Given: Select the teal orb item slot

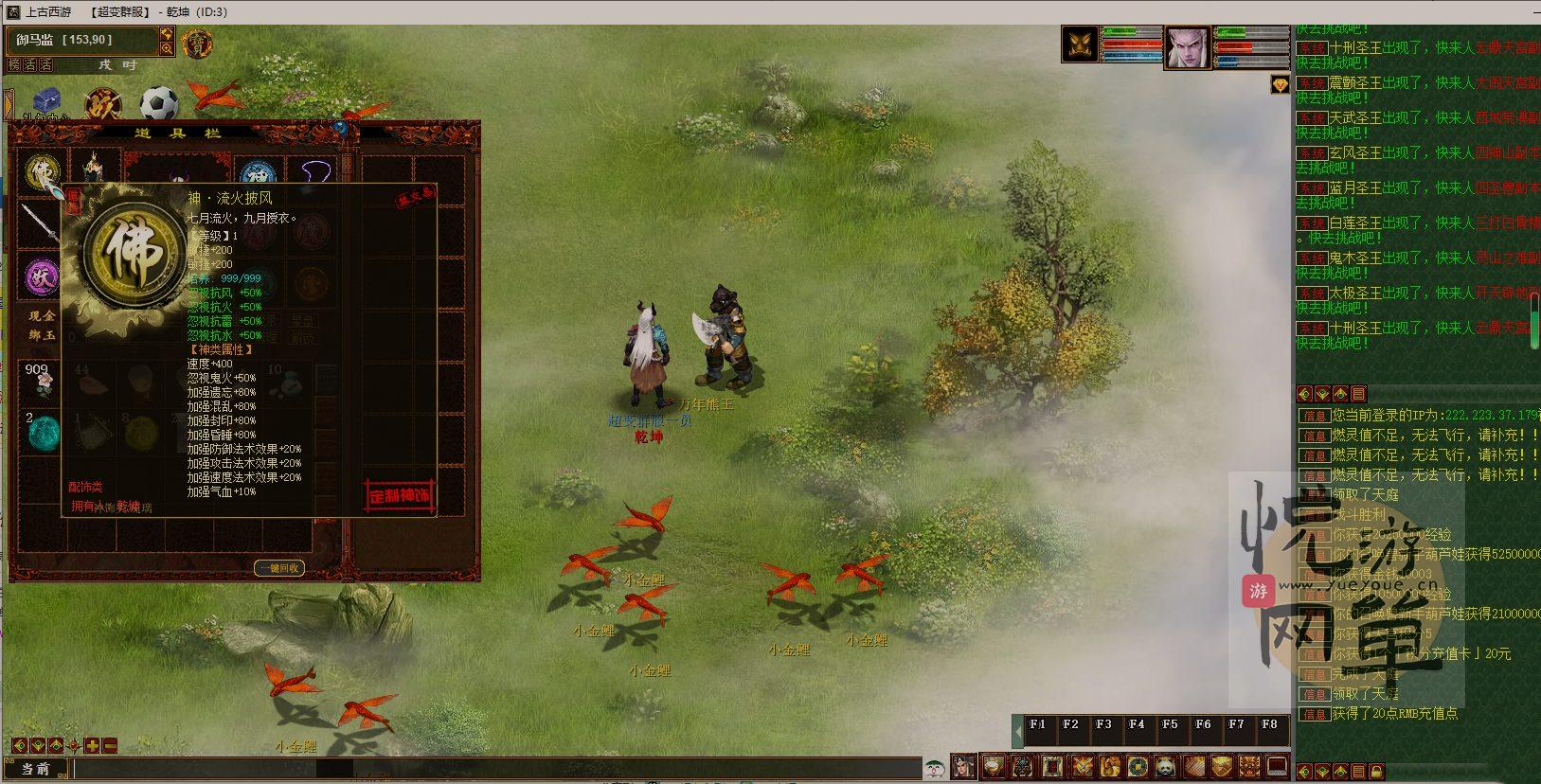Looking at the screenshot, I should coord(42,432).
